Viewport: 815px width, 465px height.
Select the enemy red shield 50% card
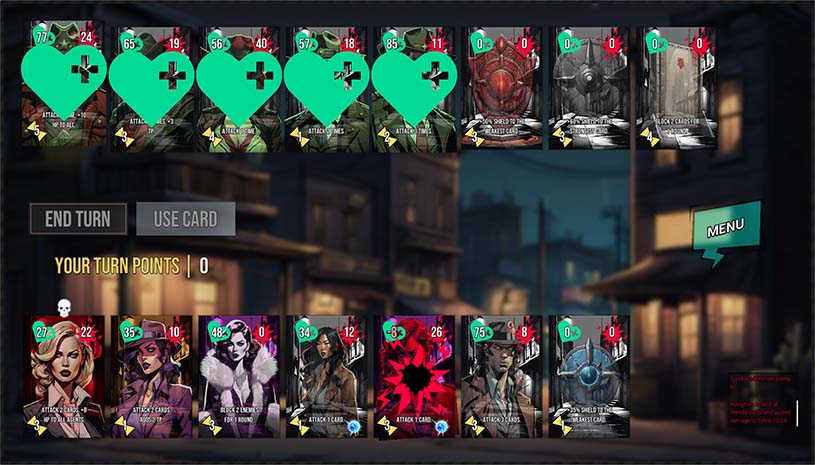502,88
